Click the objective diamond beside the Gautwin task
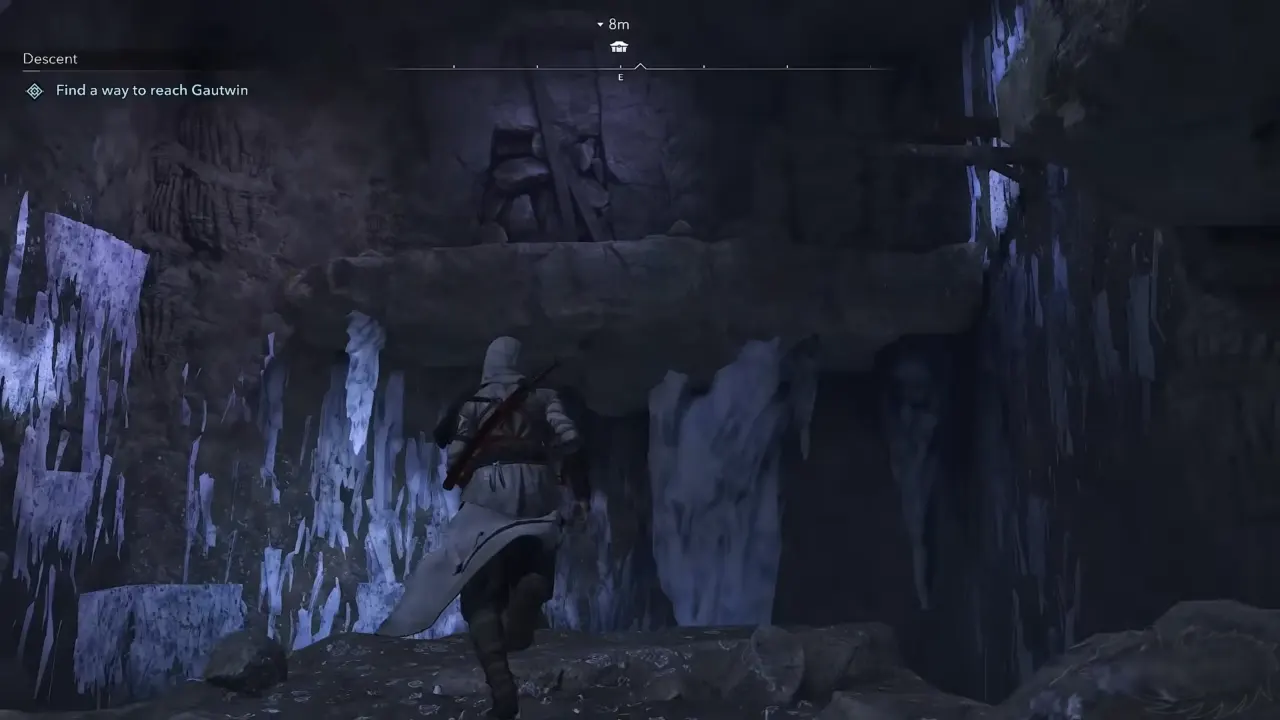This screenshot has width=1280, height=720. click(34, 90)
